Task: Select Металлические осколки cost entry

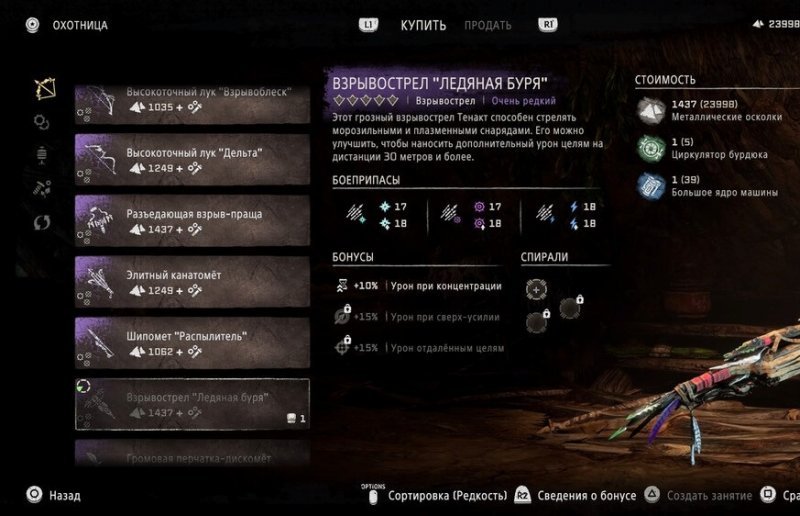Action: 710,109
